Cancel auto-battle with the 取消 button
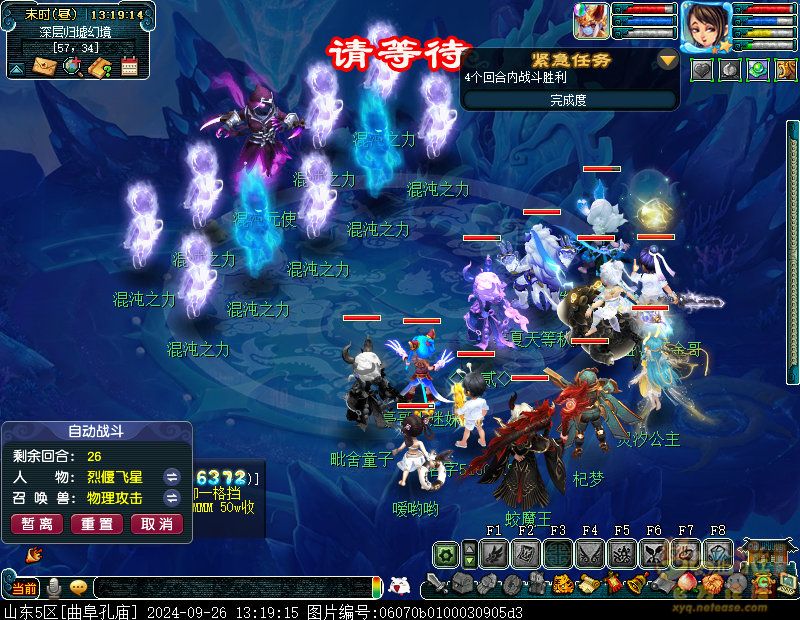This screenshot has width=800, height=620. [x=157, y=524]
